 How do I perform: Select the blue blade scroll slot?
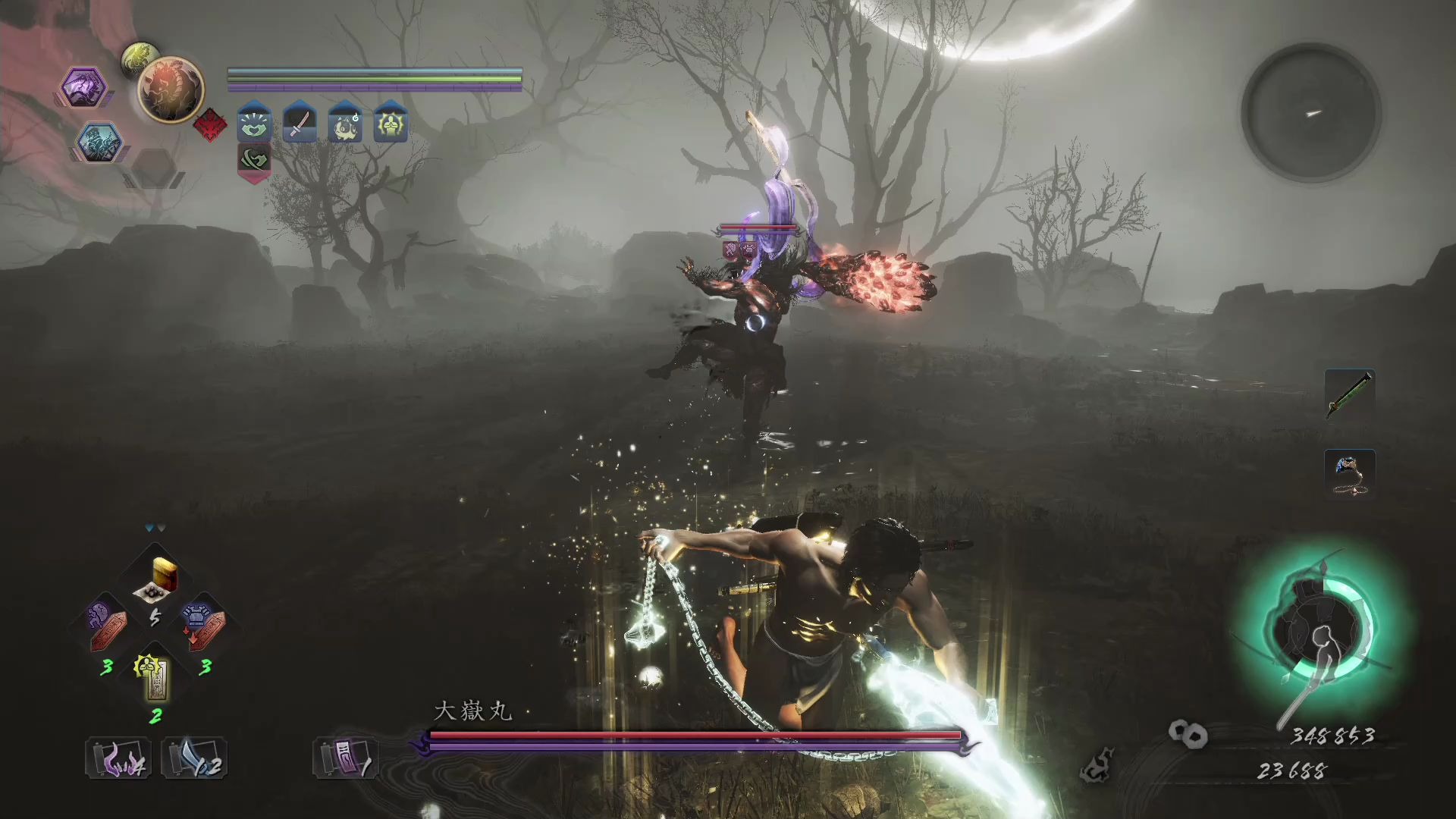tap(194, 758)
